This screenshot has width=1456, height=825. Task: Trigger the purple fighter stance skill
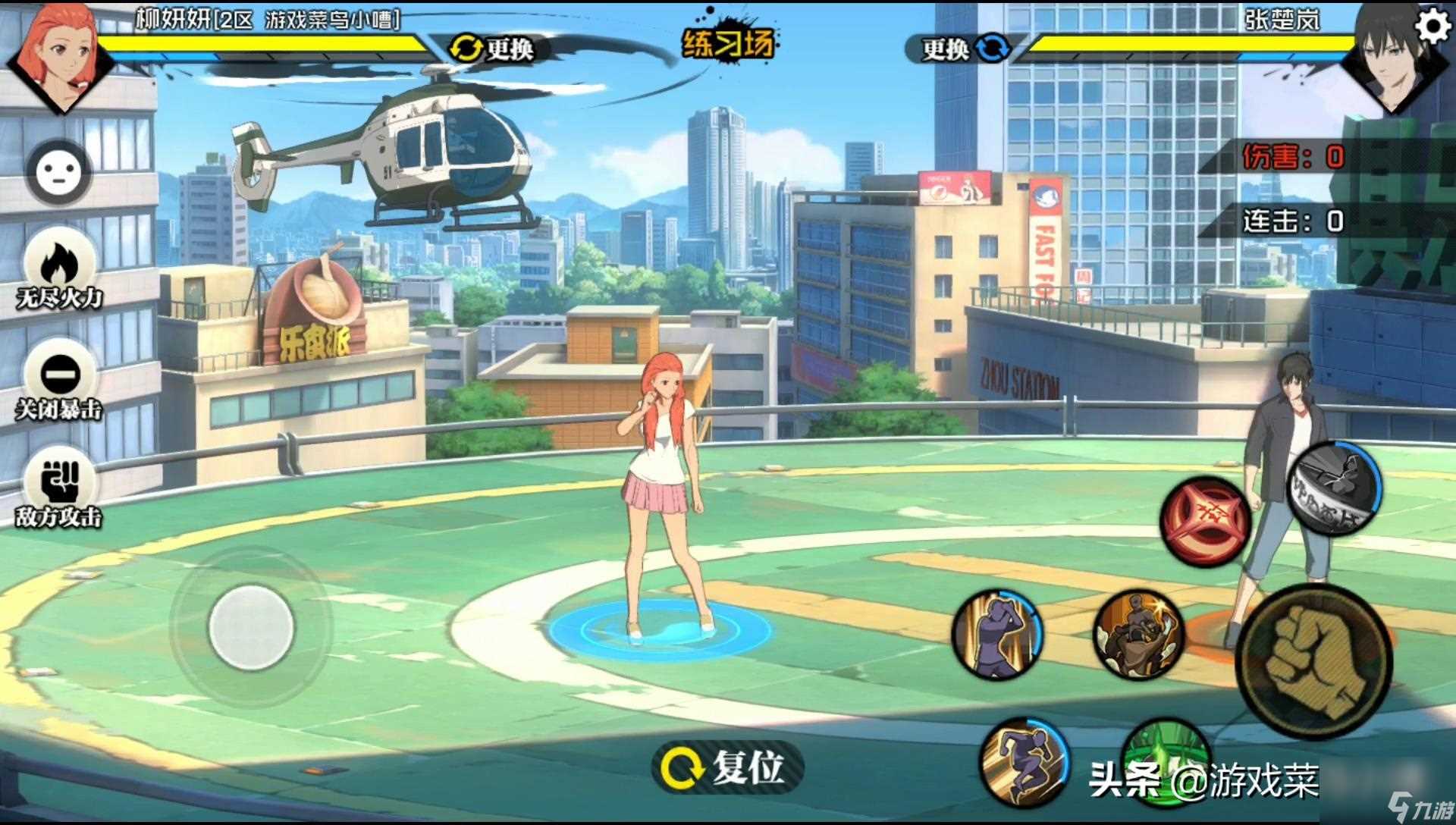[x=998, y=634]
